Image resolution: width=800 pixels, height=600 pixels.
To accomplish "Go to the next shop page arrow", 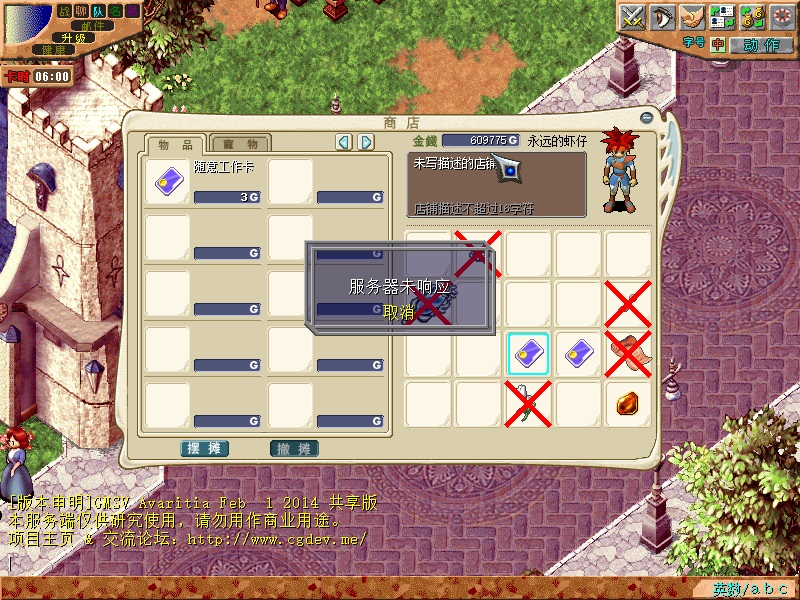I will tap(366, 142).
